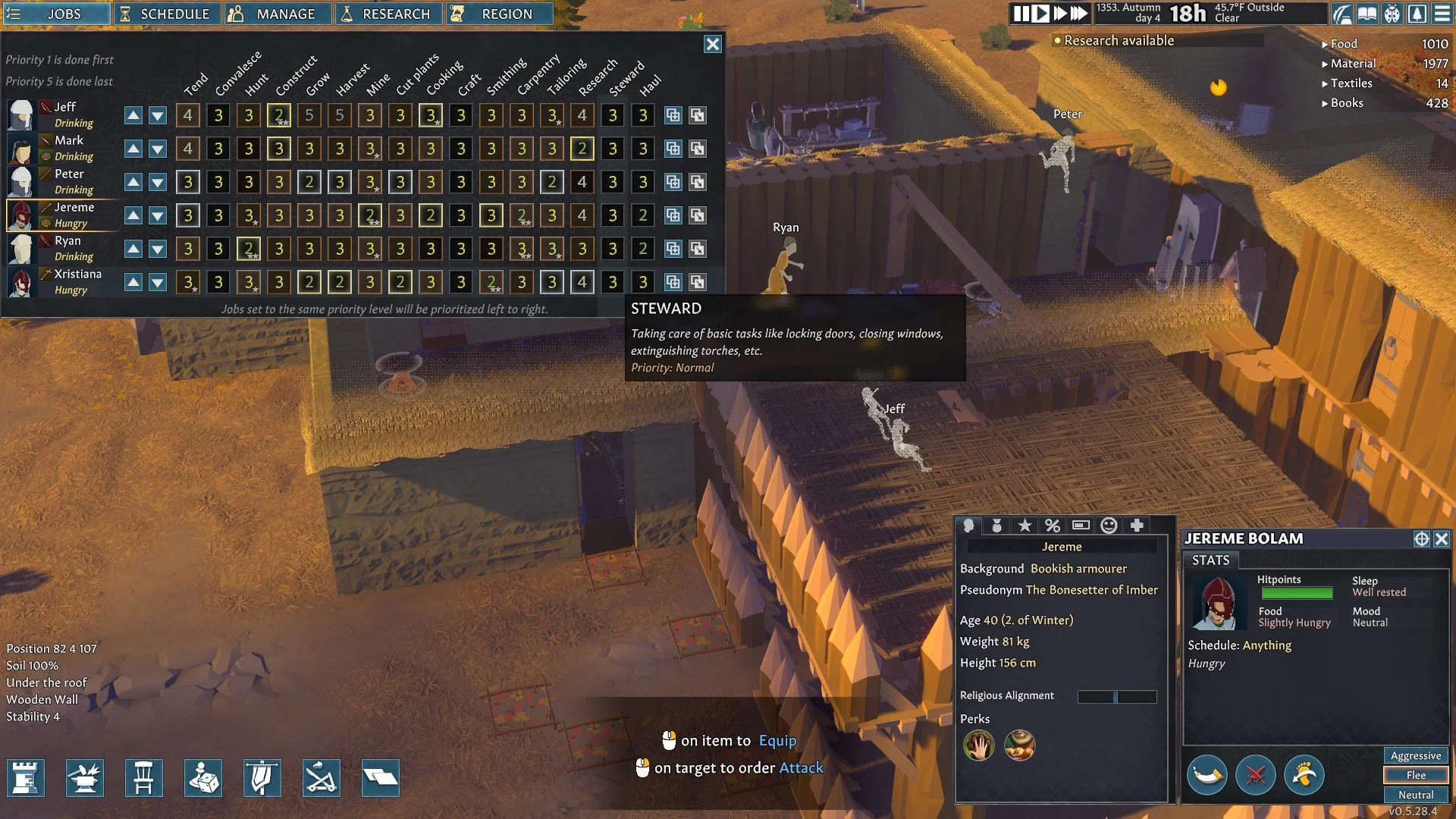Close the Jereme Bolam character panel
The height and width of the screenshot is (819, 1456).
(1442, 539)
